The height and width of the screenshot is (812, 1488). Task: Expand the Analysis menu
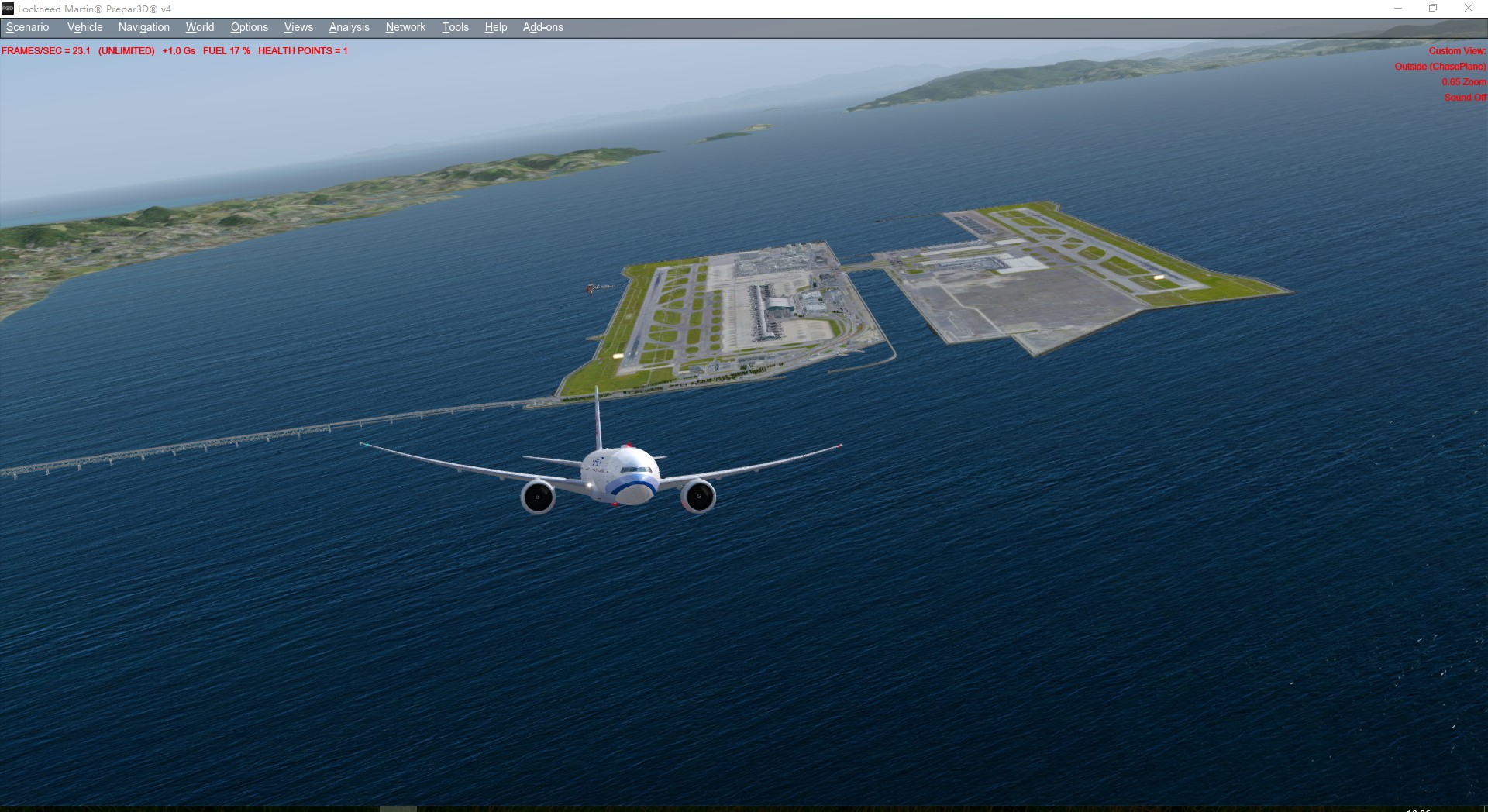[349, 27]
